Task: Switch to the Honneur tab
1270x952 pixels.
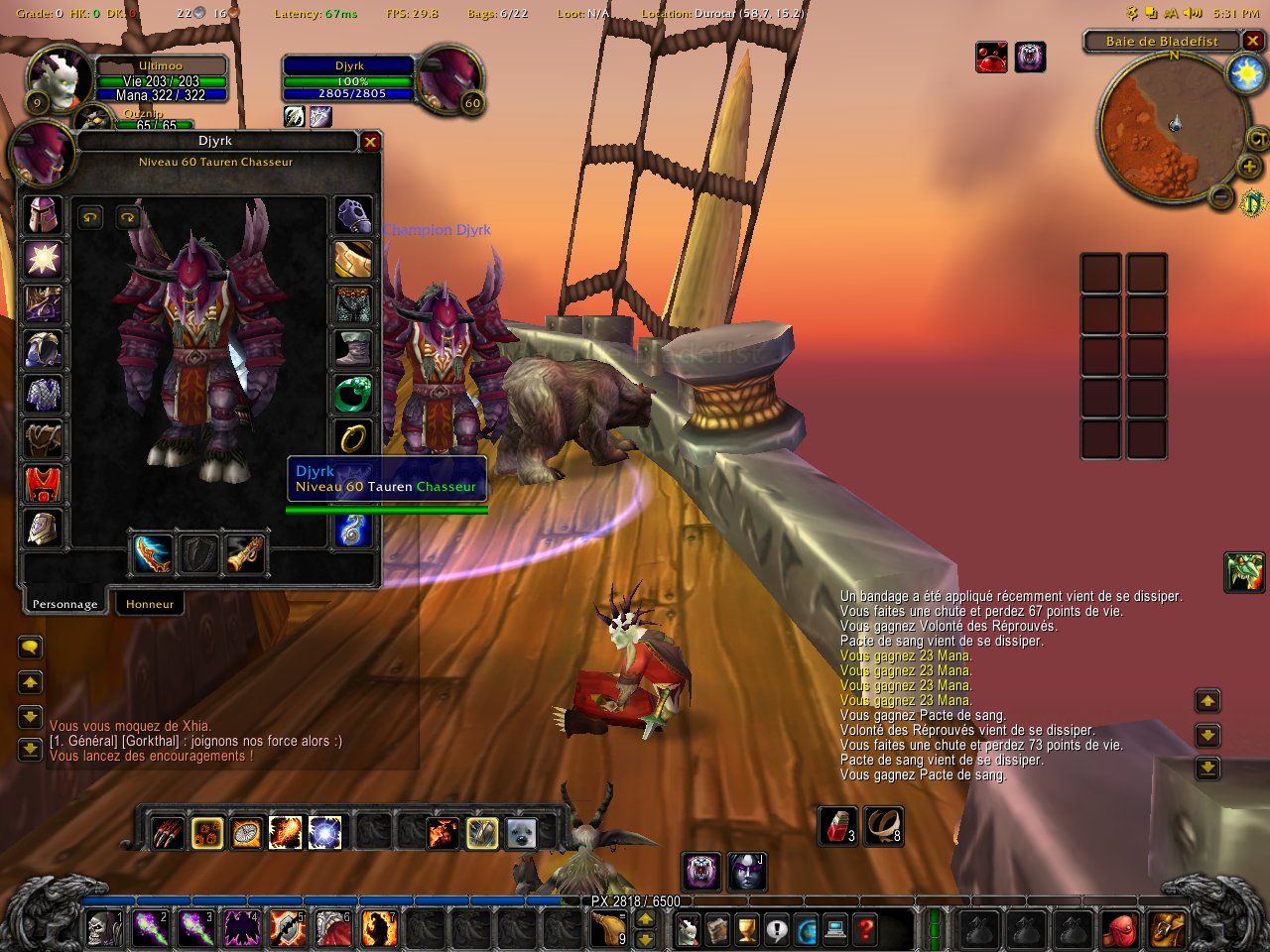Action: pos(150,604)
